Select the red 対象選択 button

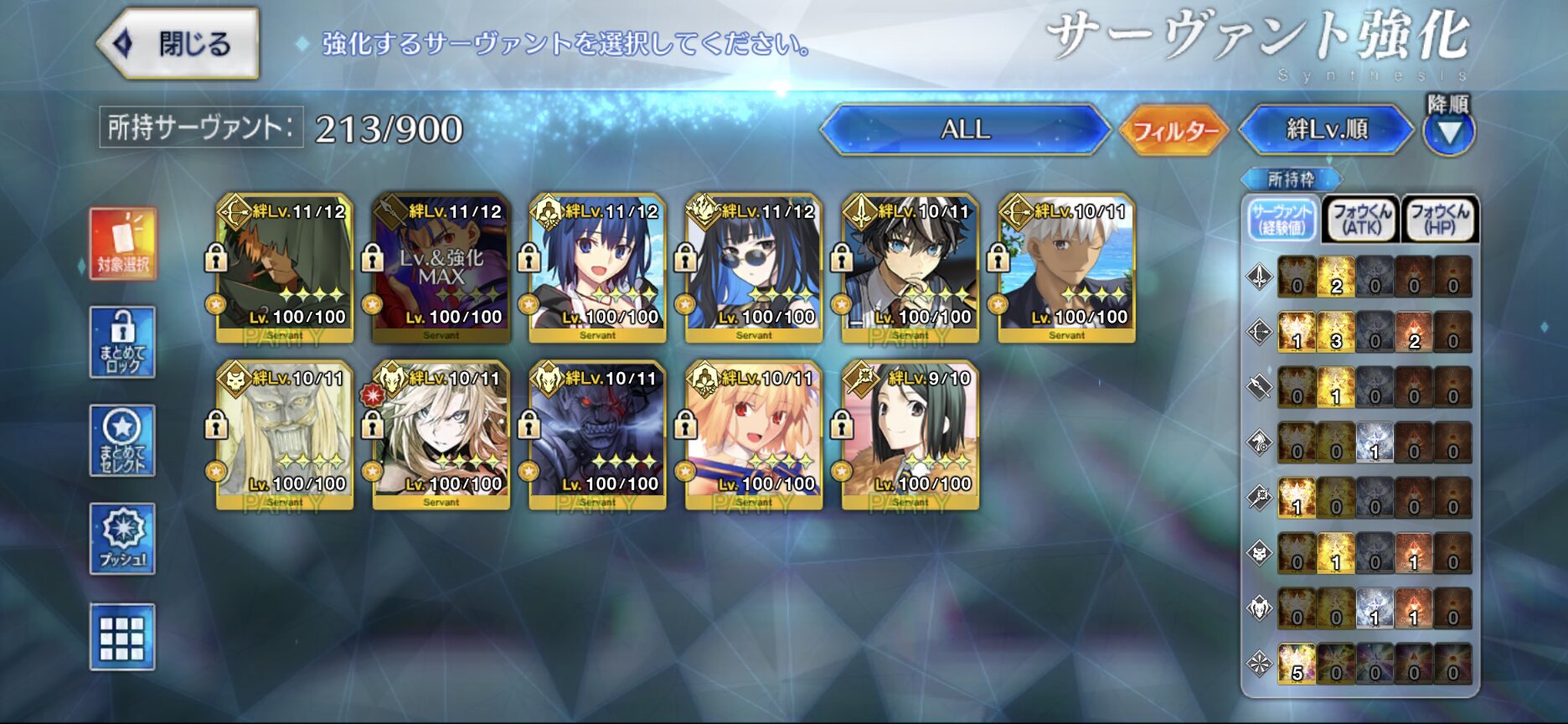click(122, 244)
